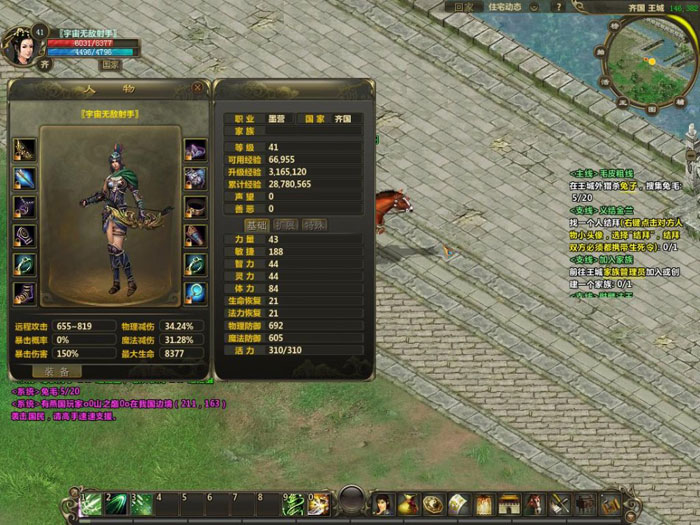
Task: Select the equipped helmet slot
Action: [195, 150]
